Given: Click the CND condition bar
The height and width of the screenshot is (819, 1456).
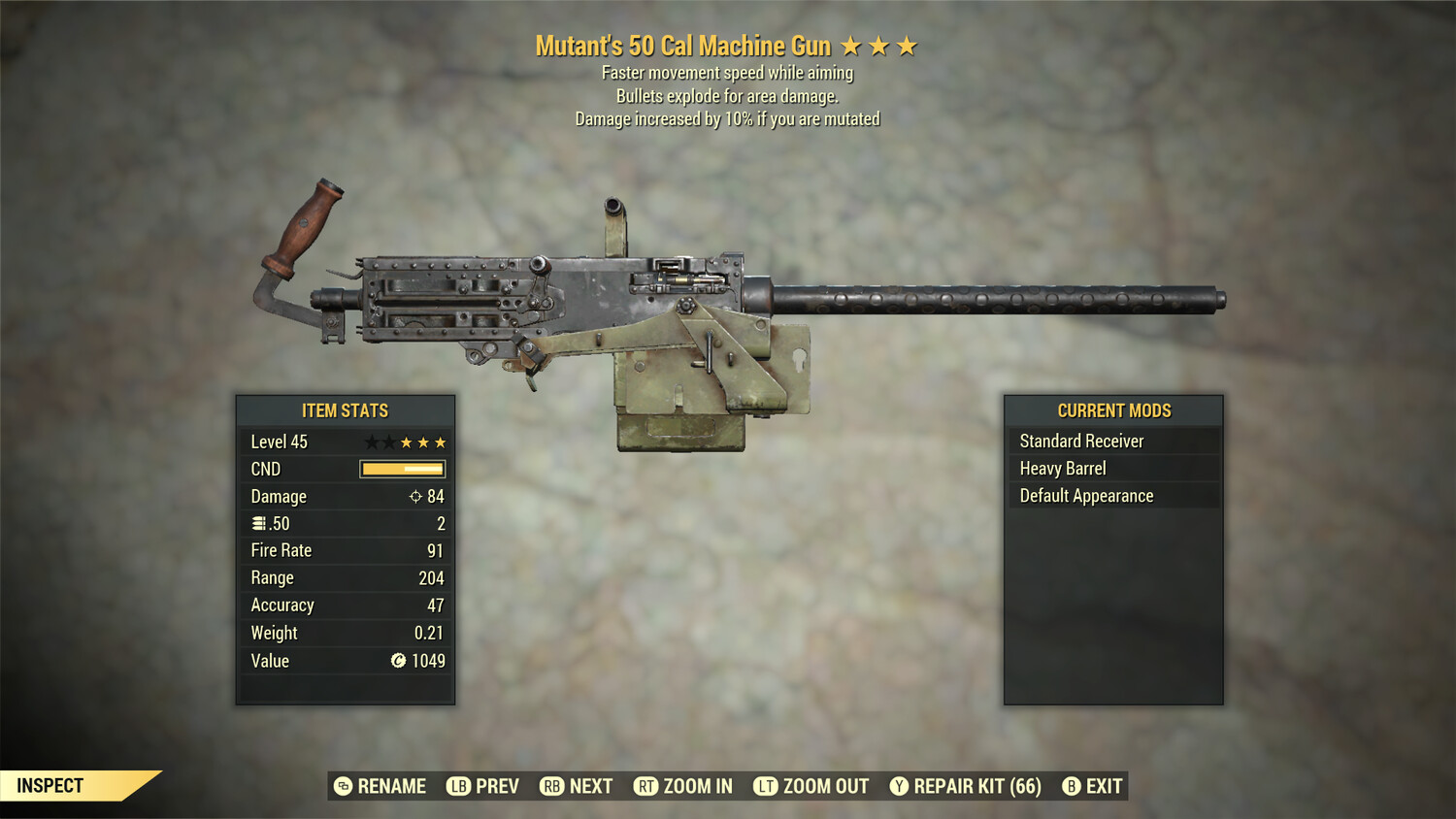Looking at the screenshot, I should (400, 469).
